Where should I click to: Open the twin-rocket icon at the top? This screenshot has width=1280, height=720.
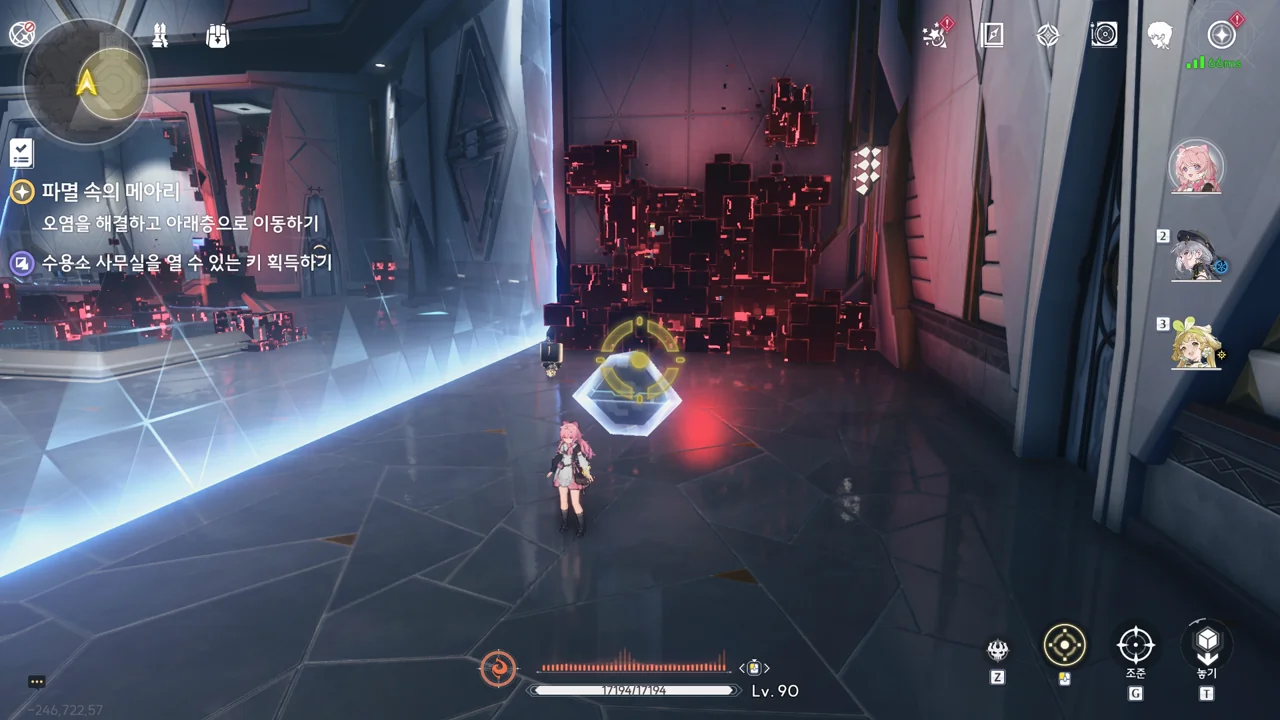point(160,36)
